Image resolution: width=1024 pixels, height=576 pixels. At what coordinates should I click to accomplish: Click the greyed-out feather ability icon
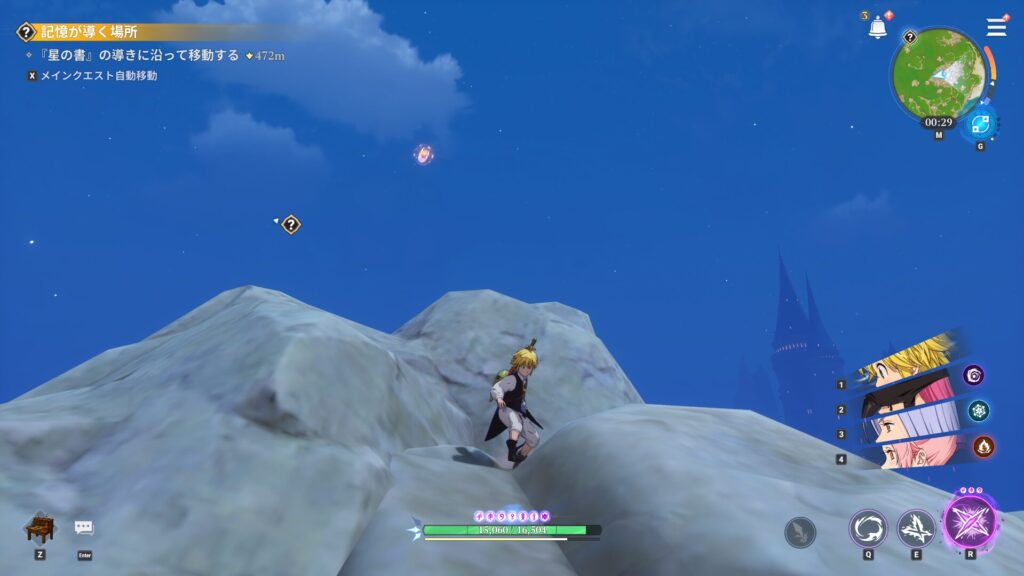point(800,532)
